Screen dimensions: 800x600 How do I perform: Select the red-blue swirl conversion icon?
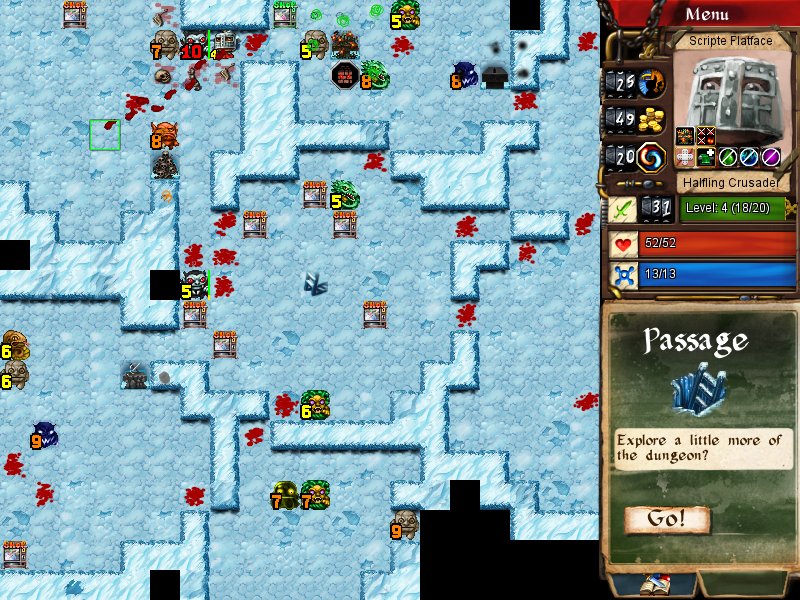coord(653,156)
